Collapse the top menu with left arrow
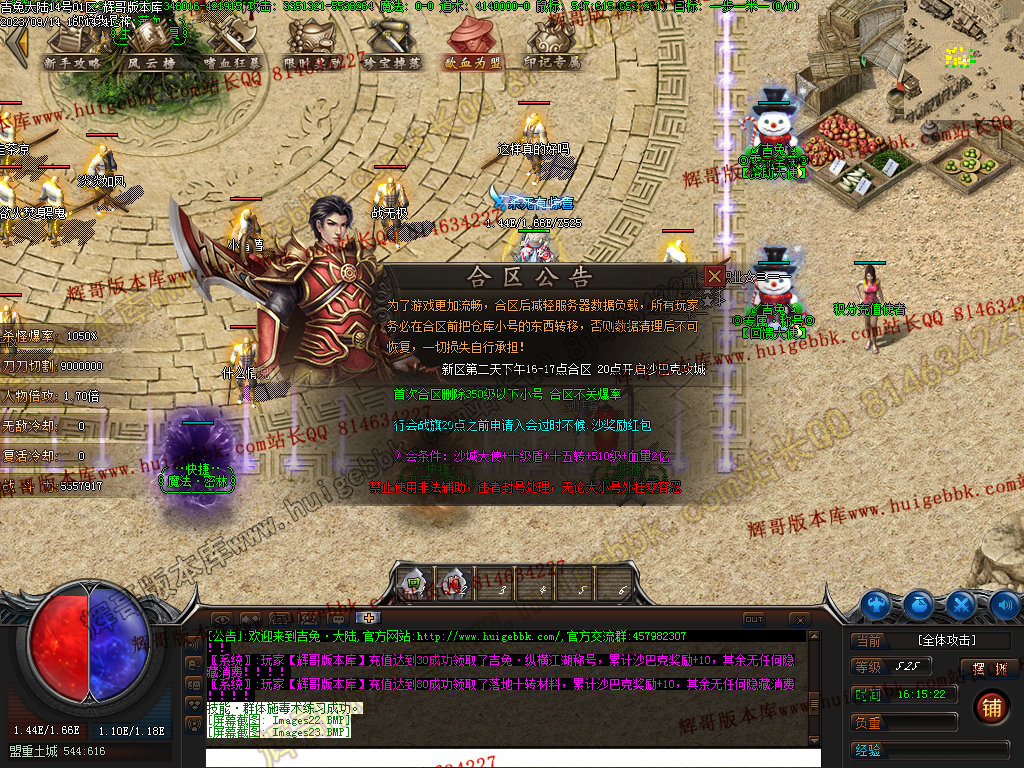Screen dimensions: 1024x768 pyautogui.click(x=17, y=44)
